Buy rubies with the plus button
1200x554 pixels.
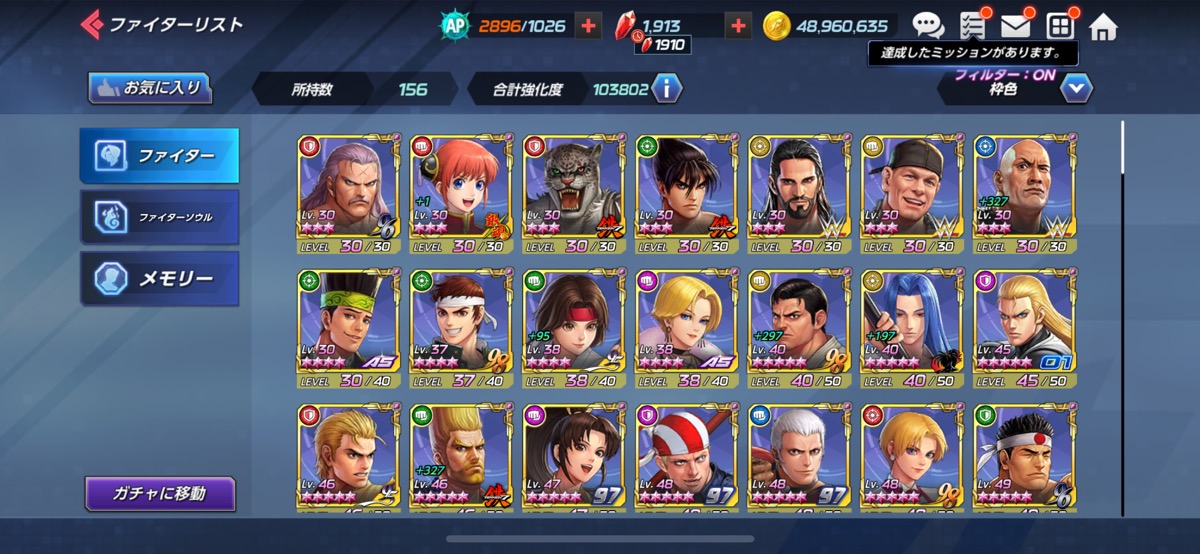738,26
